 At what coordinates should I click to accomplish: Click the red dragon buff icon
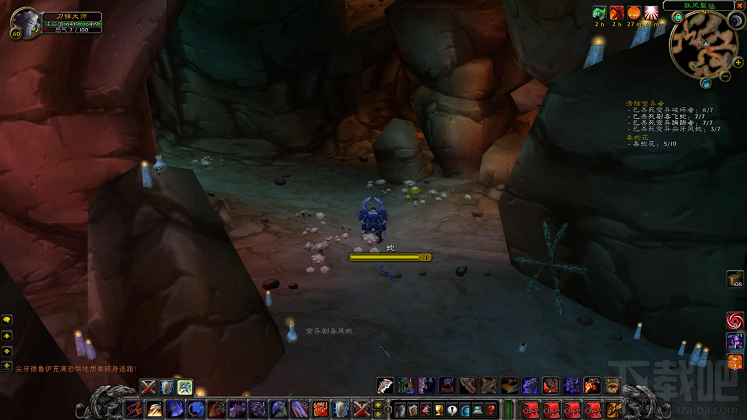pyautogui.click(x=617, y=13)
